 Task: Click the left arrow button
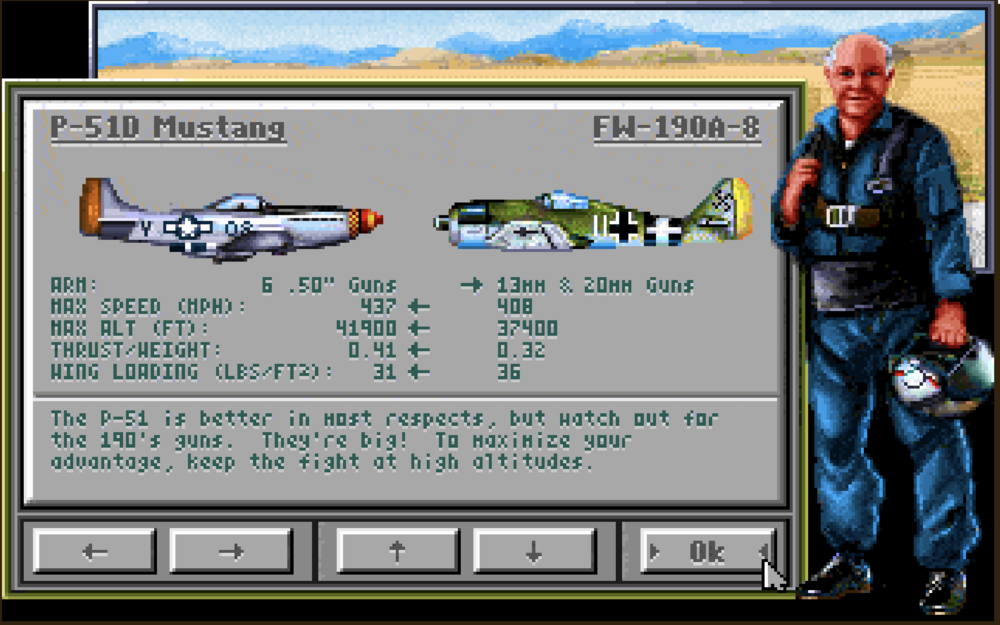(x=95, y=551)
